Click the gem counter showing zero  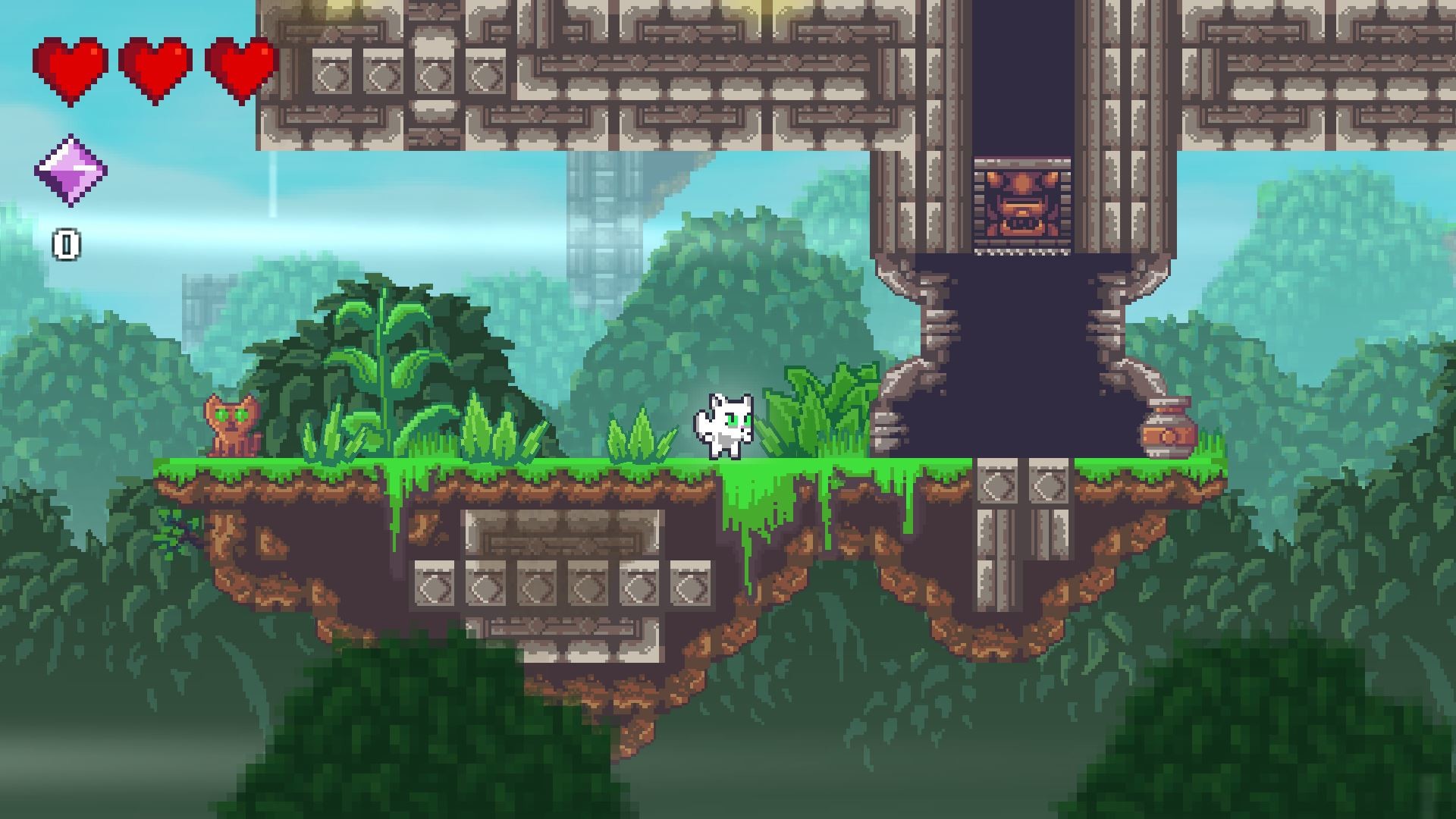tap(68, 244)
